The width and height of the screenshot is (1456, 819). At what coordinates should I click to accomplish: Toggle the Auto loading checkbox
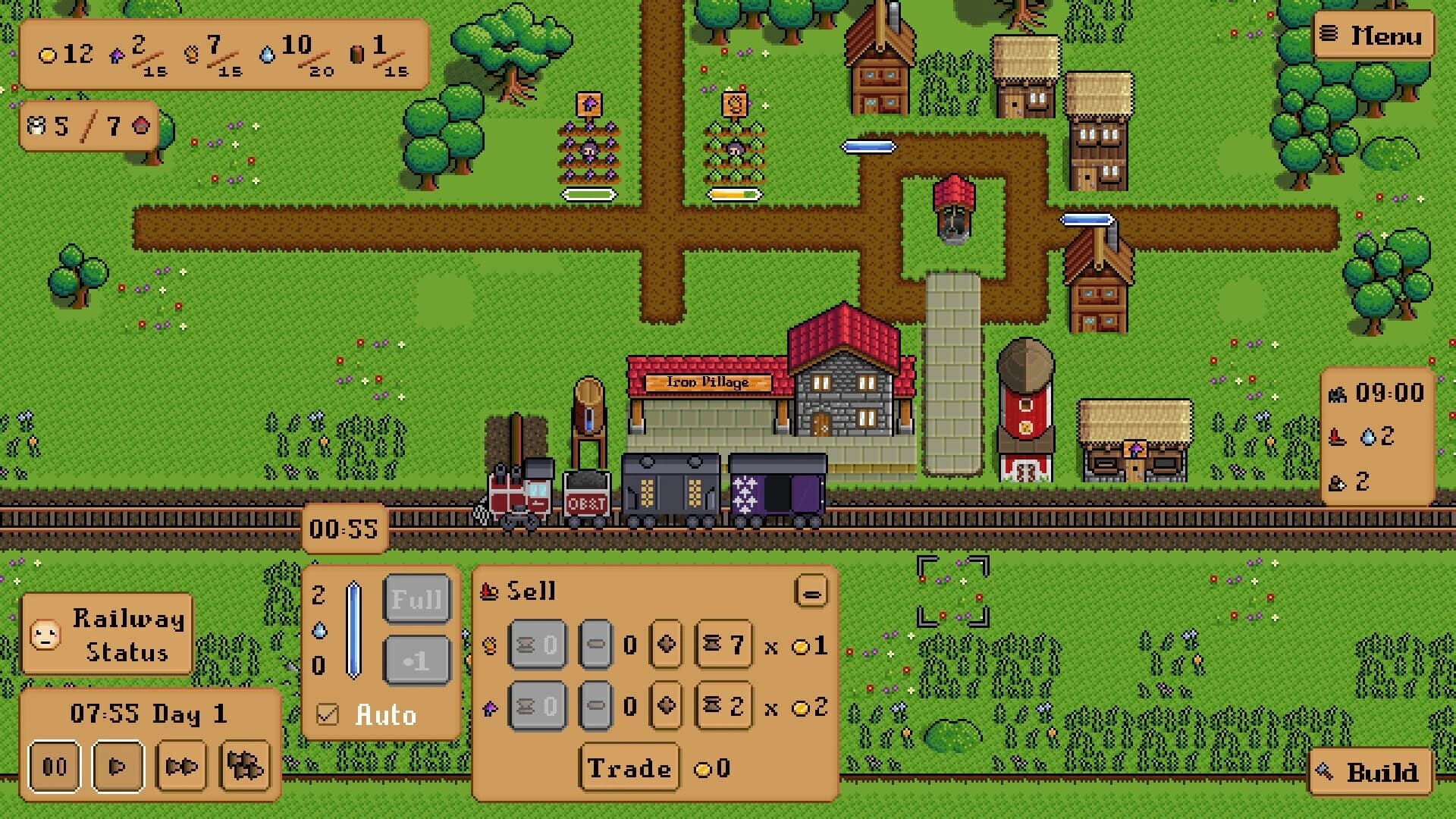328,714
